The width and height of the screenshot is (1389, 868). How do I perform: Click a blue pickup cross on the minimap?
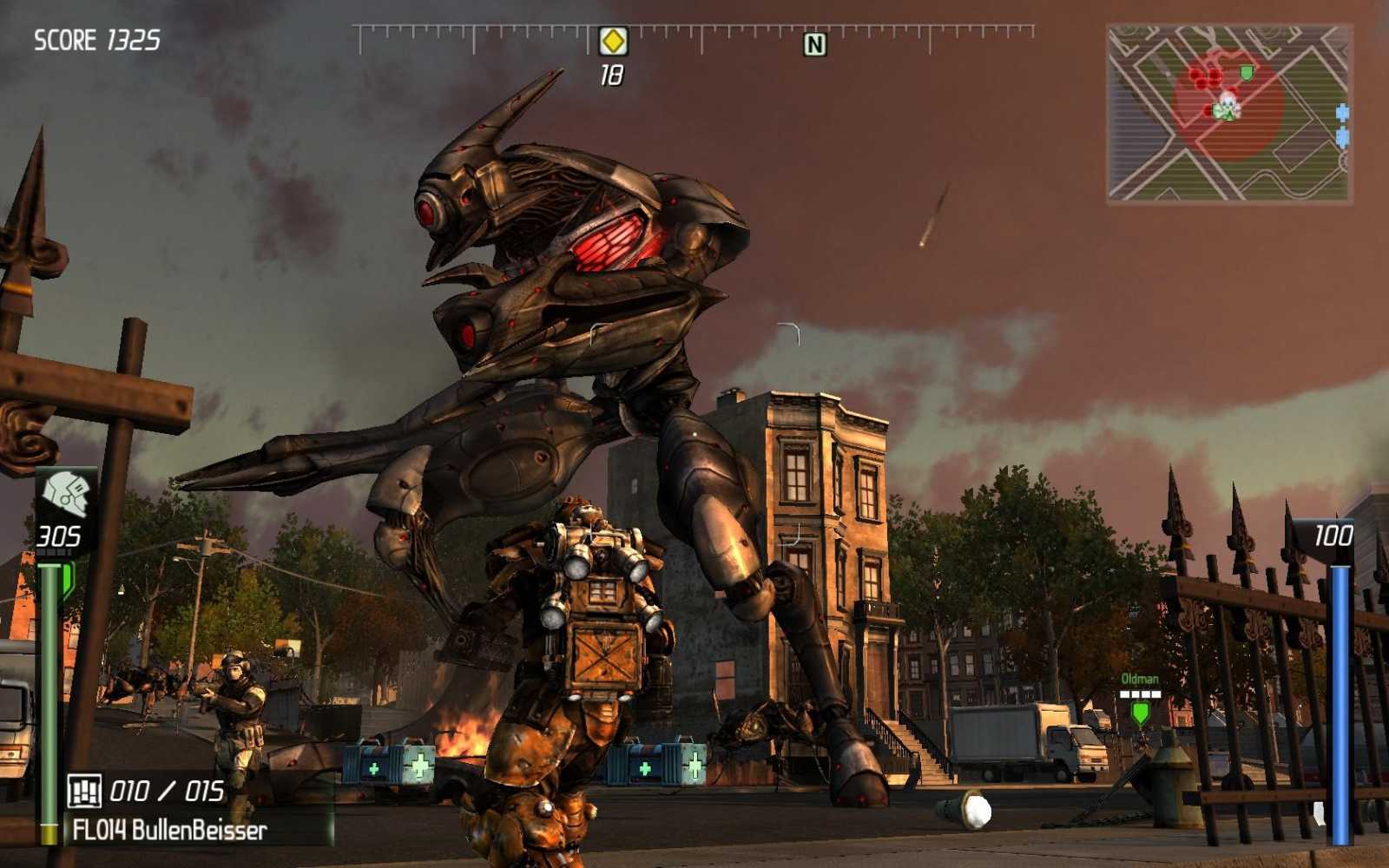(x=1342, y=111)
